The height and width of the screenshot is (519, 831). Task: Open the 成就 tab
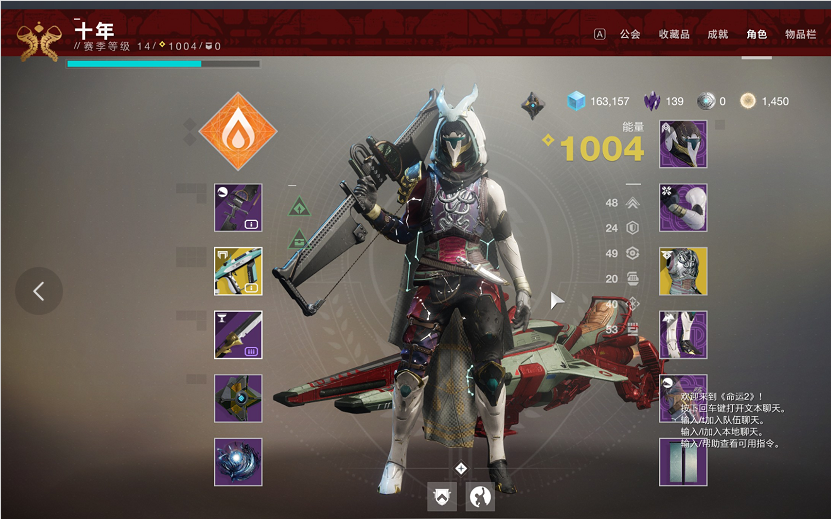point(718,33)
